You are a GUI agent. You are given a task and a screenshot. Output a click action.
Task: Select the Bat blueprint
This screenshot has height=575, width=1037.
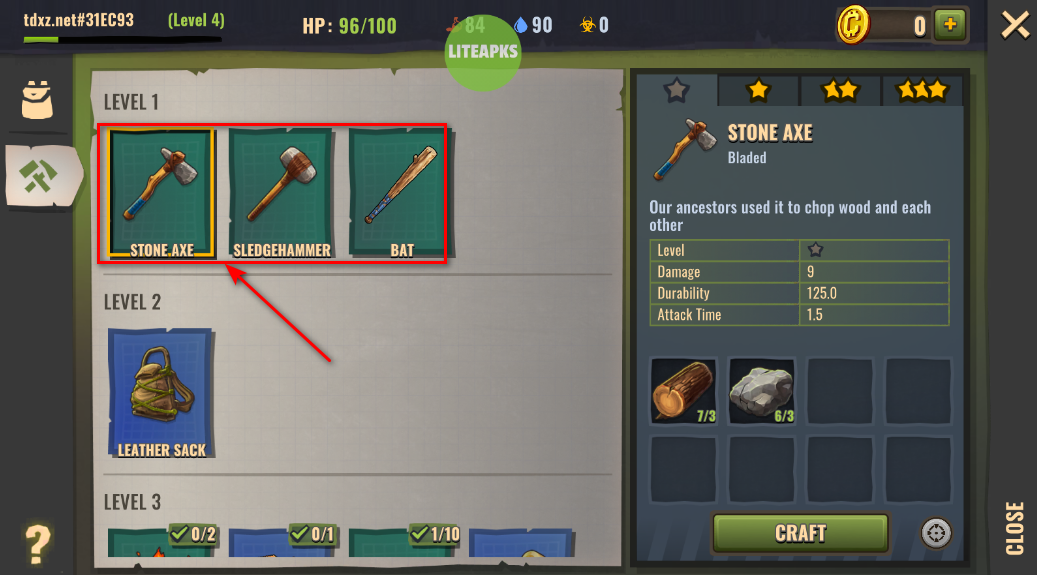[401, 193]
